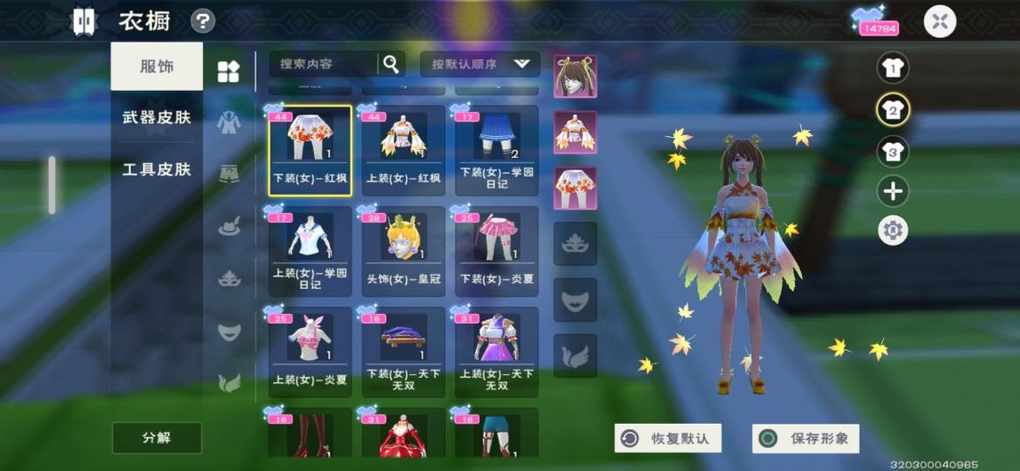
Task: Click the 恢复默认 button
Action: click(667, 438)
